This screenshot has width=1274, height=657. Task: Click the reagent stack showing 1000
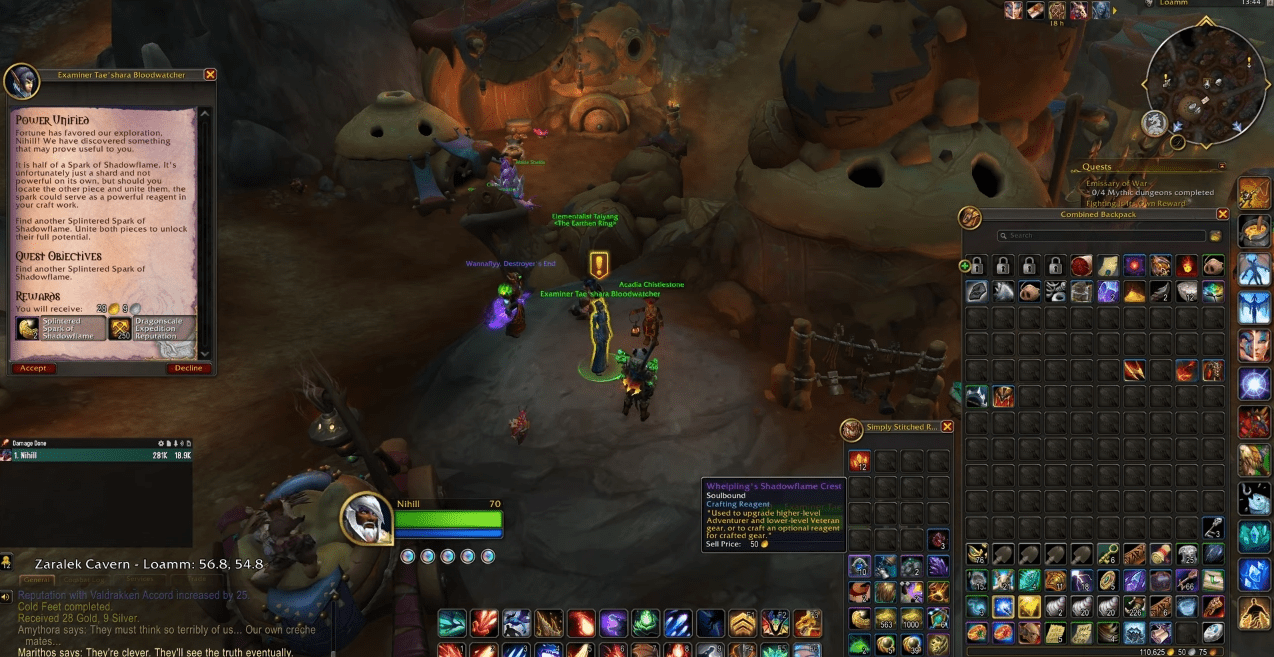[911, 620]
